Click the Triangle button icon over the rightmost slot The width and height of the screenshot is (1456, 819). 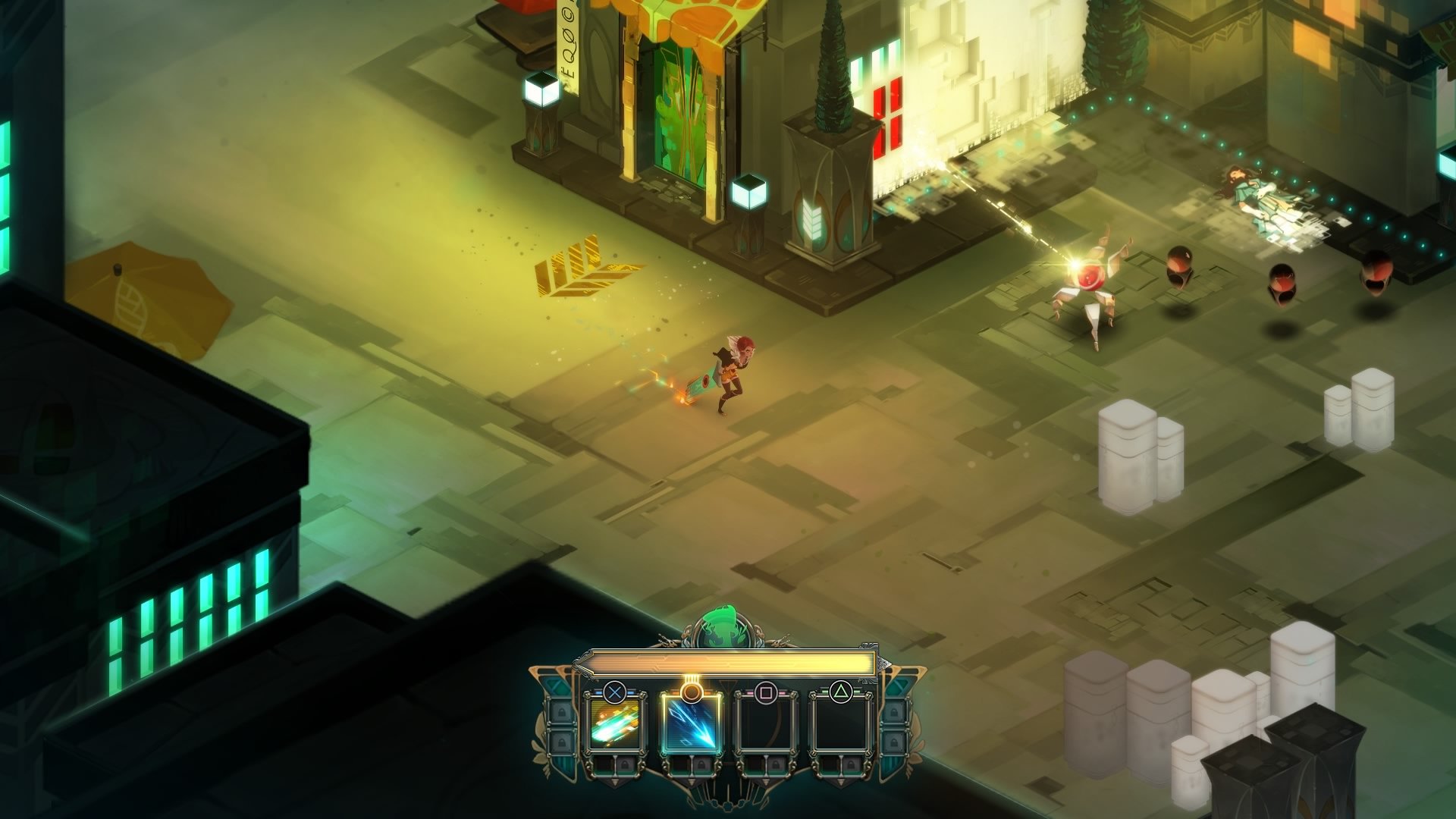tap(842, 691)
